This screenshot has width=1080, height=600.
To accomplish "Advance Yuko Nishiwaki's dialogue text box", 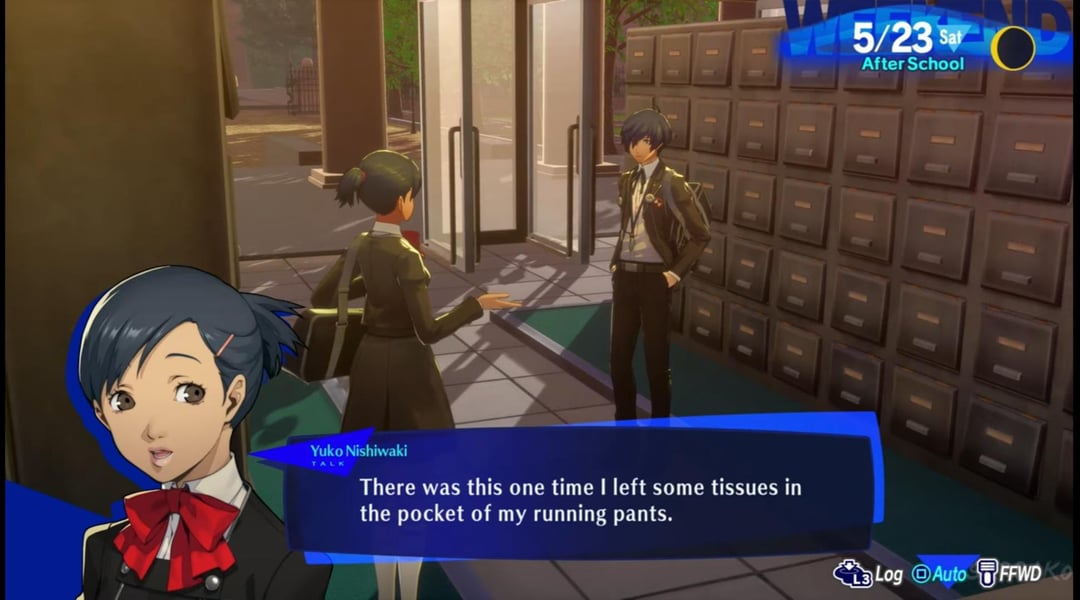I will [x=580, y=500].
